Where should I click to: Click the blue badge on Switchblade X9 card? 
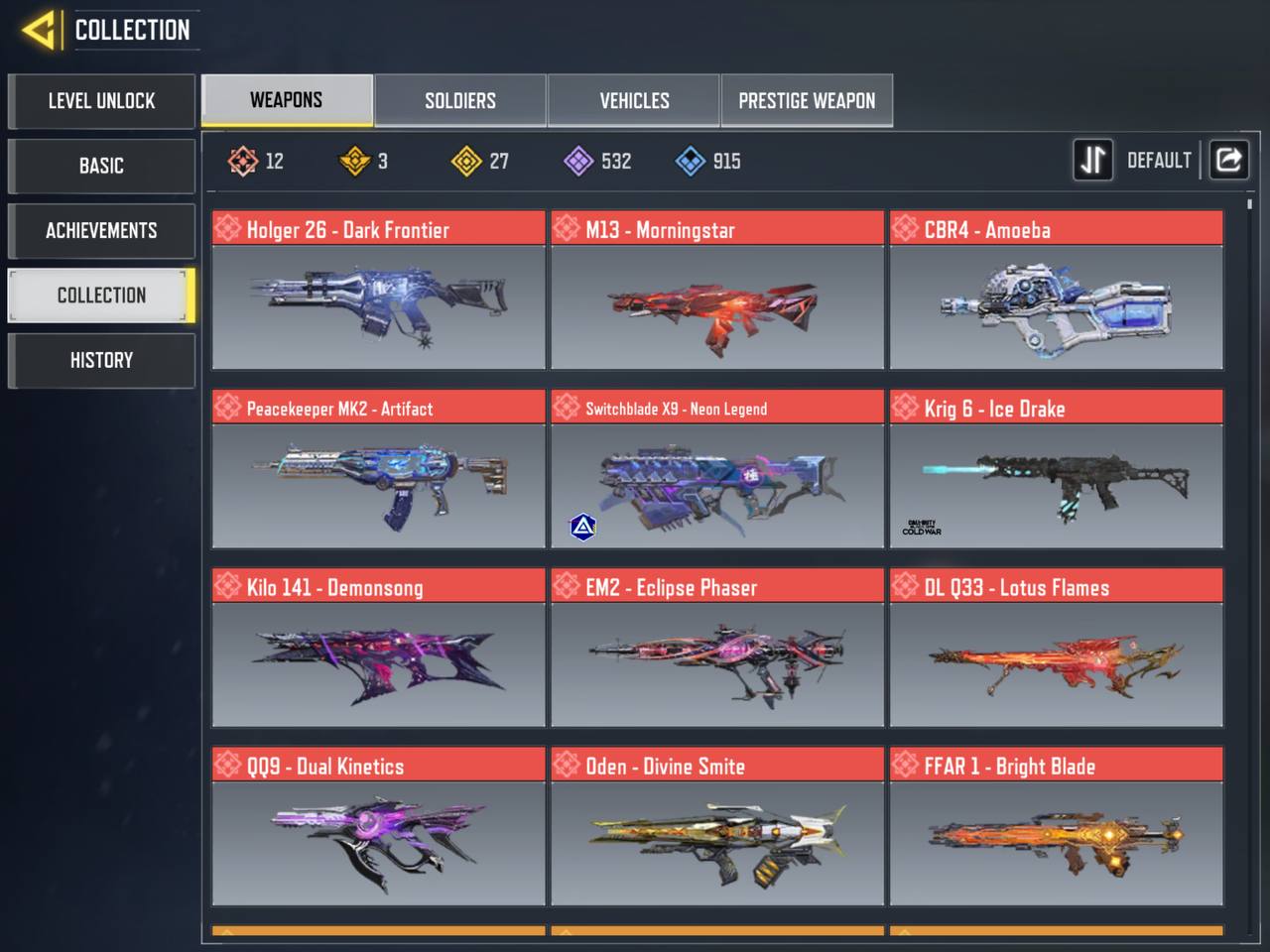pos(582,527)
